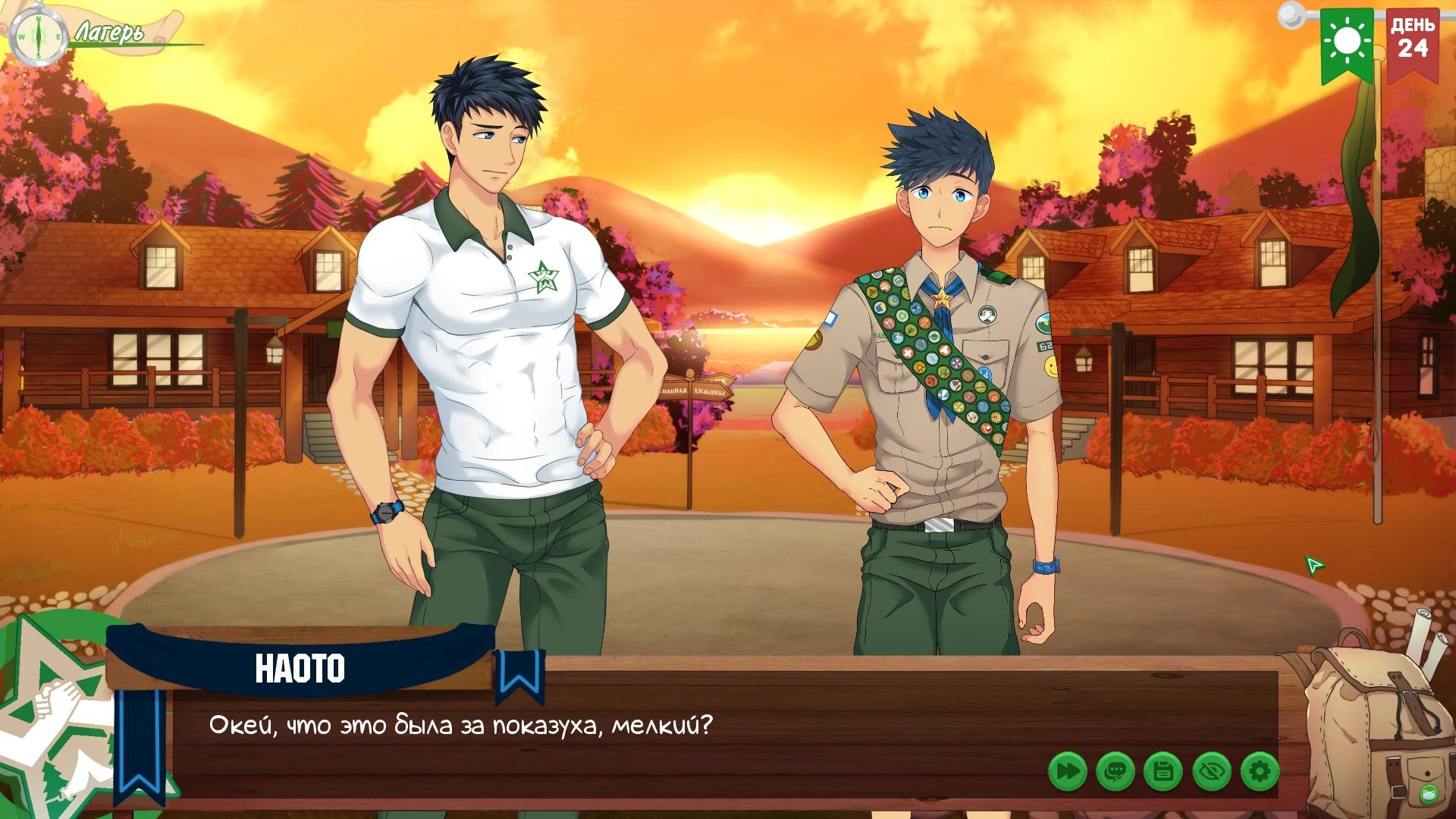Image resolution: width=1456 pixels, height=819 pixels.
Task: Skip dialogue with the fast-forward button
Action: pyautogui.click(x=1067, y=772)
